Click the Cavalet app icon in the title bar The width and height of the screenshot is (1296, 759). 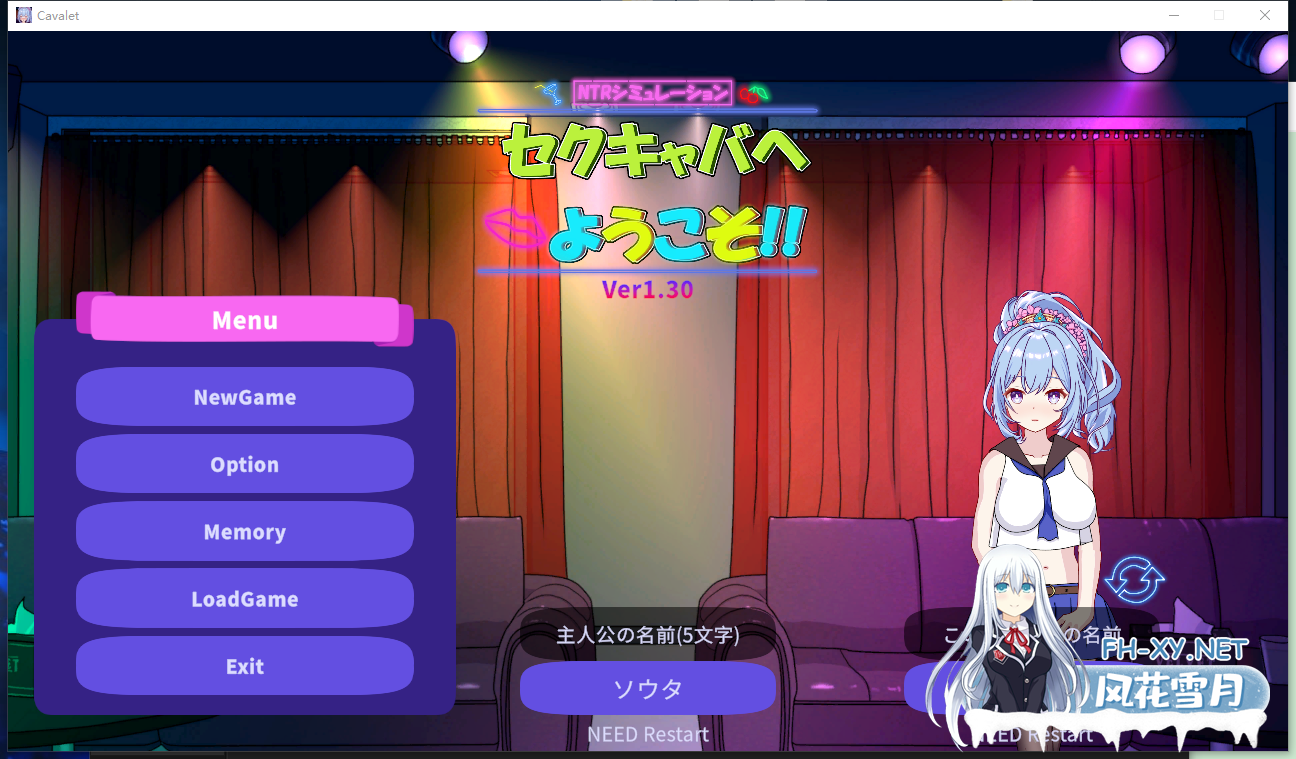22,15
